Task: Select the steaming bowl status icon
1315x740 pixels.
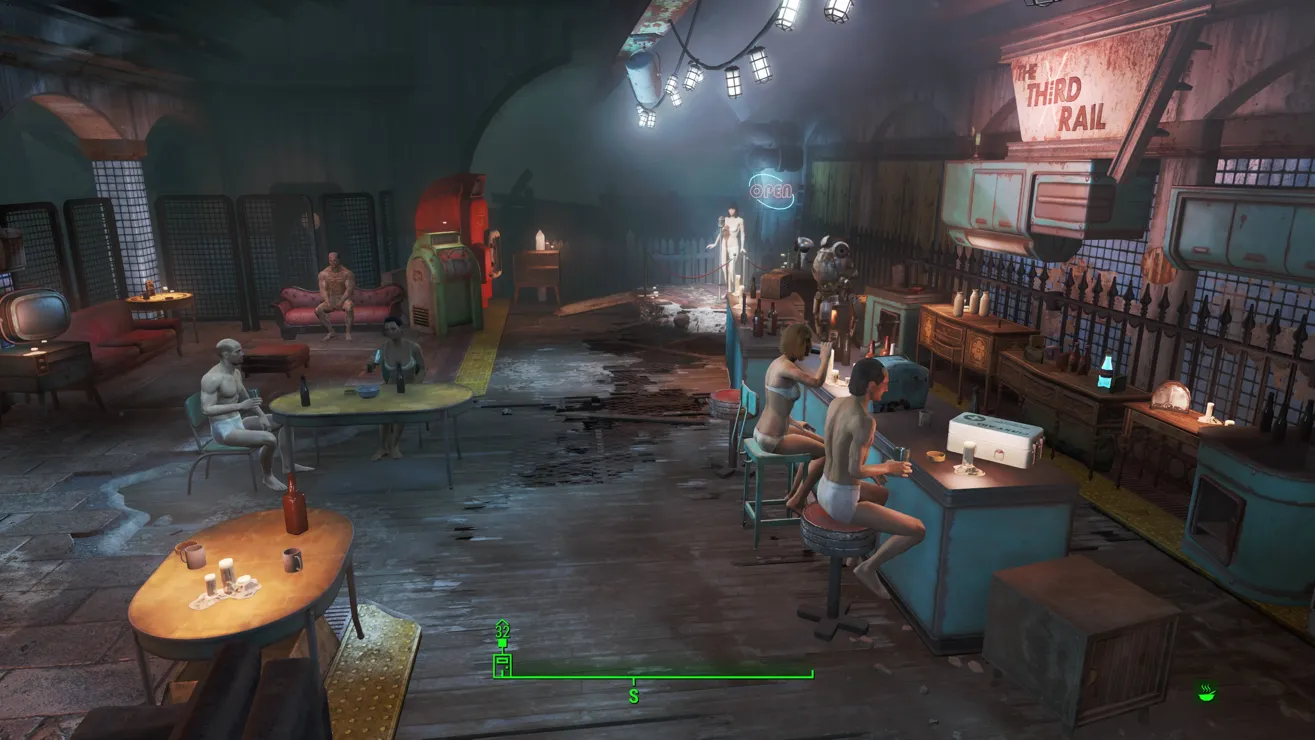Action: coord(1206,692)
